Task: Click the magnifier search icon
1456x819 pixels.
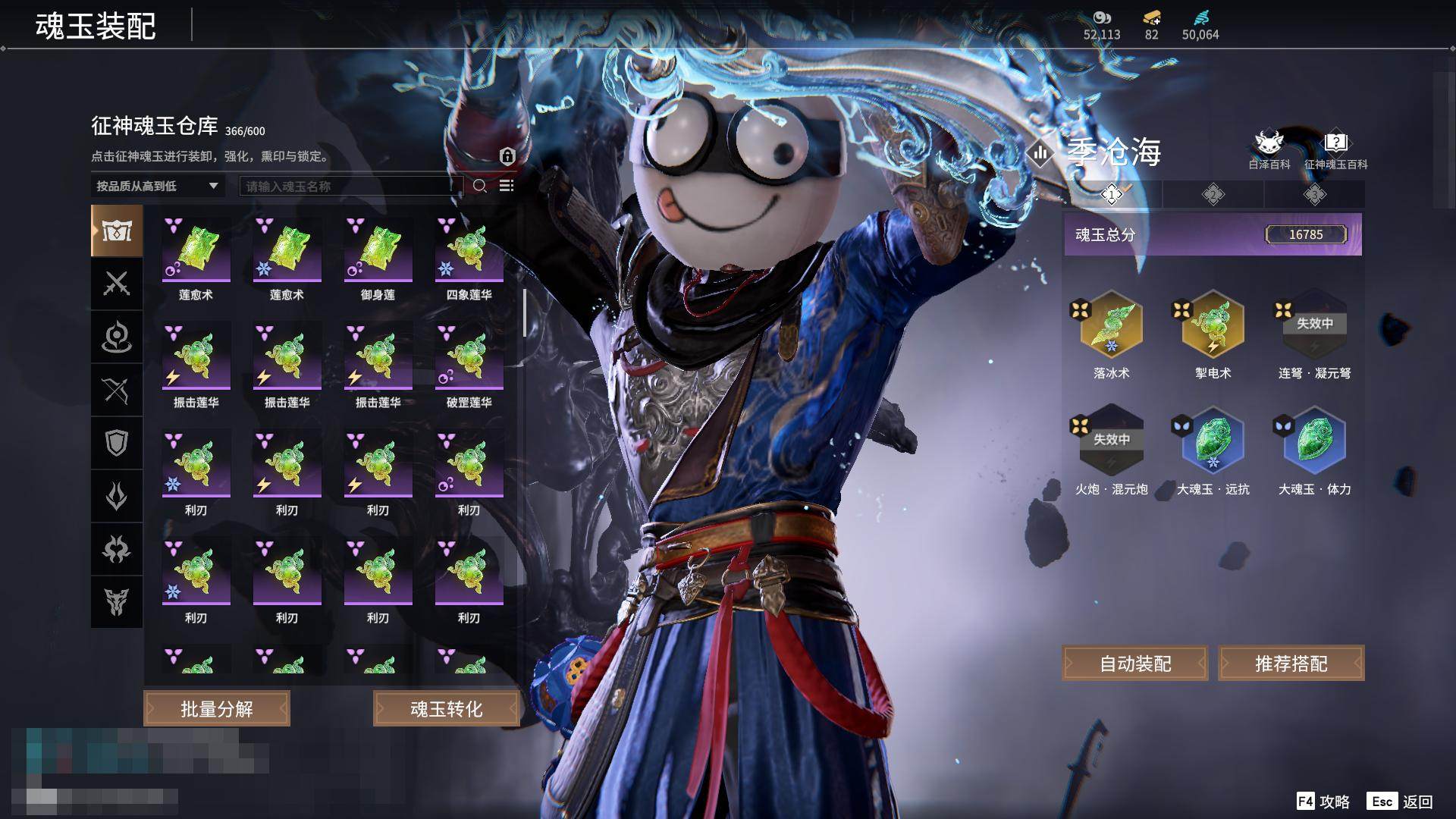Action: tap(480, 186)
